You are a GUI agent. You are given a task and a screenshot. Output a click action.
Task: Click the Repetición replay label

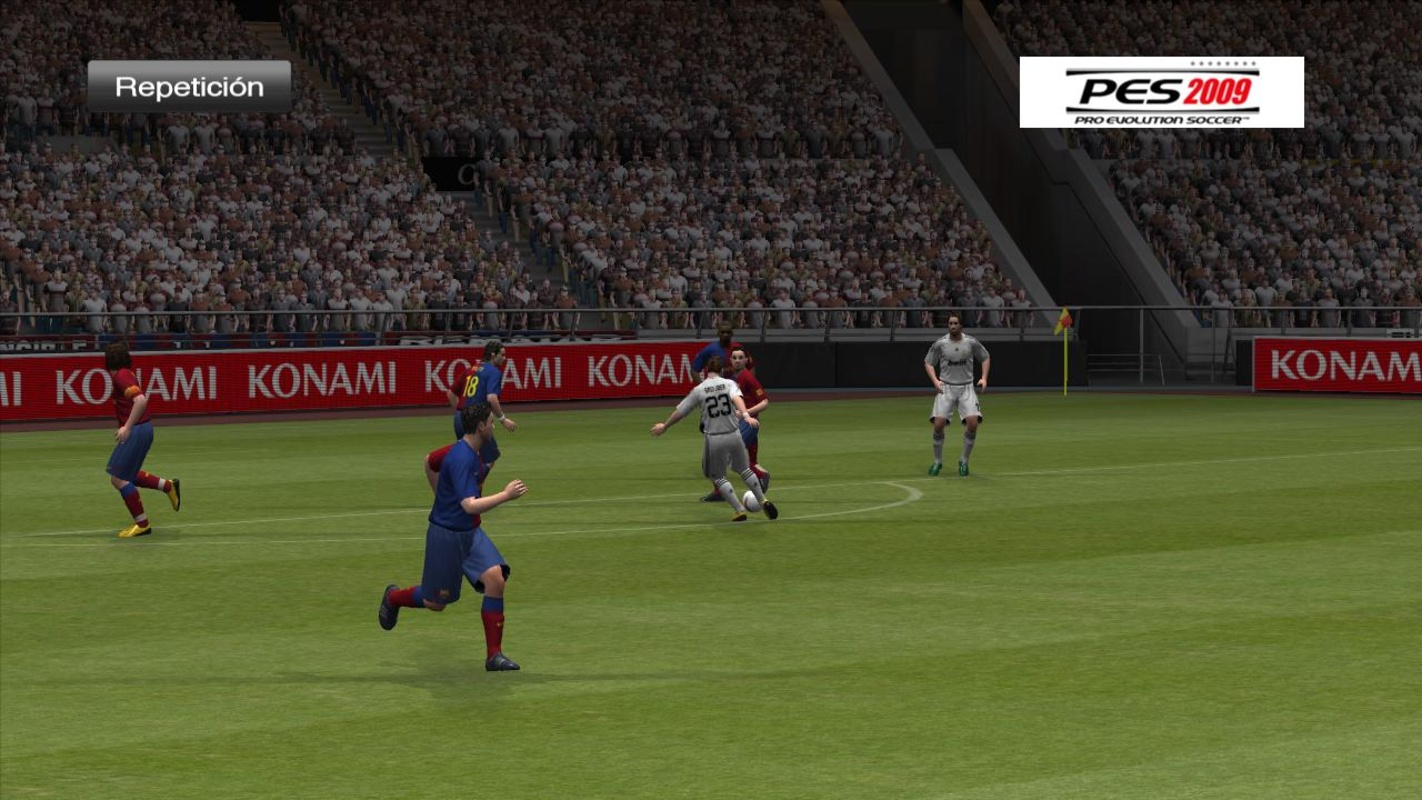pos(189,87)
